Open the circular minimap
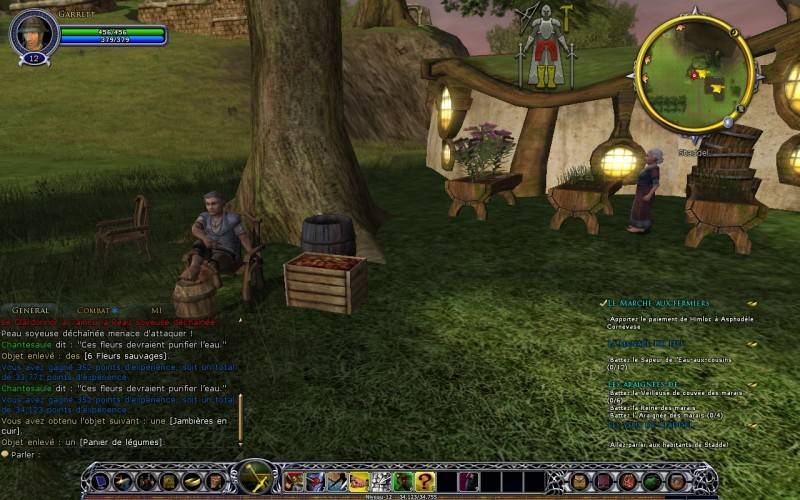This screenshot has height=500, width=800. coord(694,73)
